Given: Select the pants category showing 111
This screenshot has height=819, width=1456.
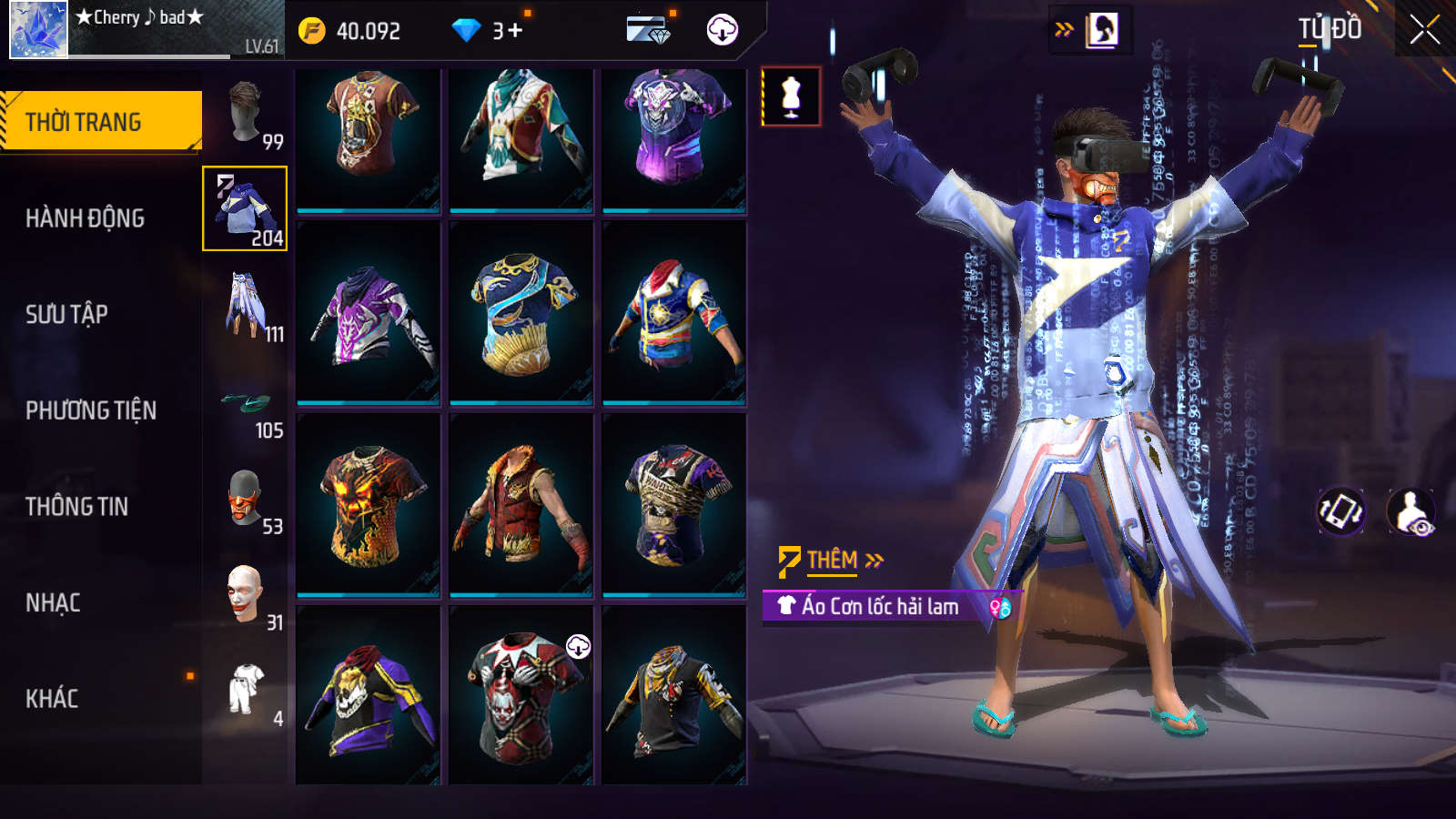Looking at the screenshot, I should [246, 305].
